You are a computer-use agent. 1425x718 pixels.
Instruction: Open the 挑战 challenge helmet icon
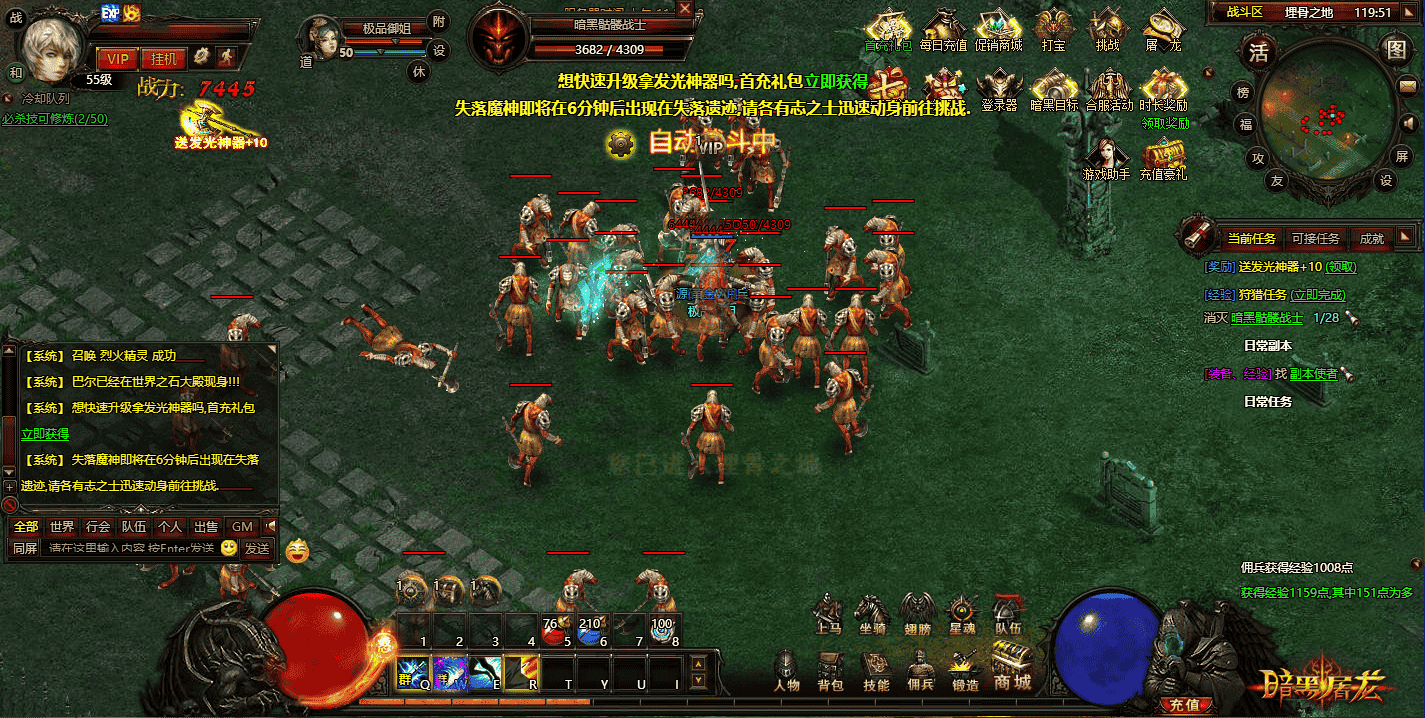point(1108,31)
